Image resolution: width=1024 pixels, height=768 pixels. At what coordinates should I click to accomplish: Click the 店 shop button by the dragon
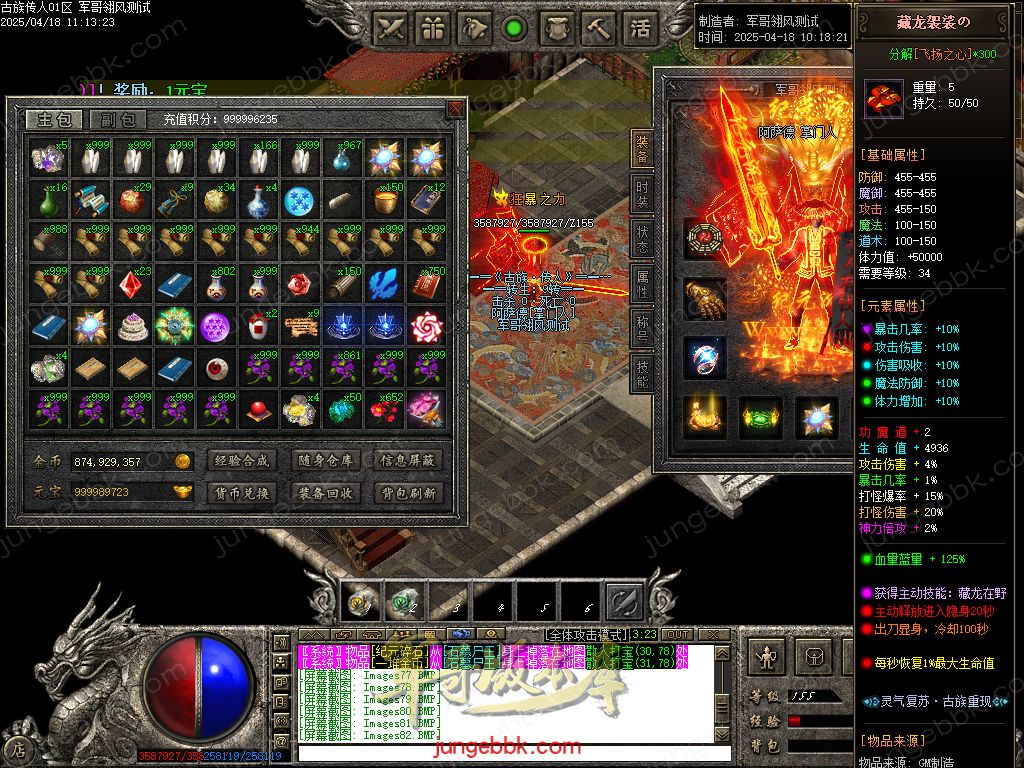(x=17, y=747)
